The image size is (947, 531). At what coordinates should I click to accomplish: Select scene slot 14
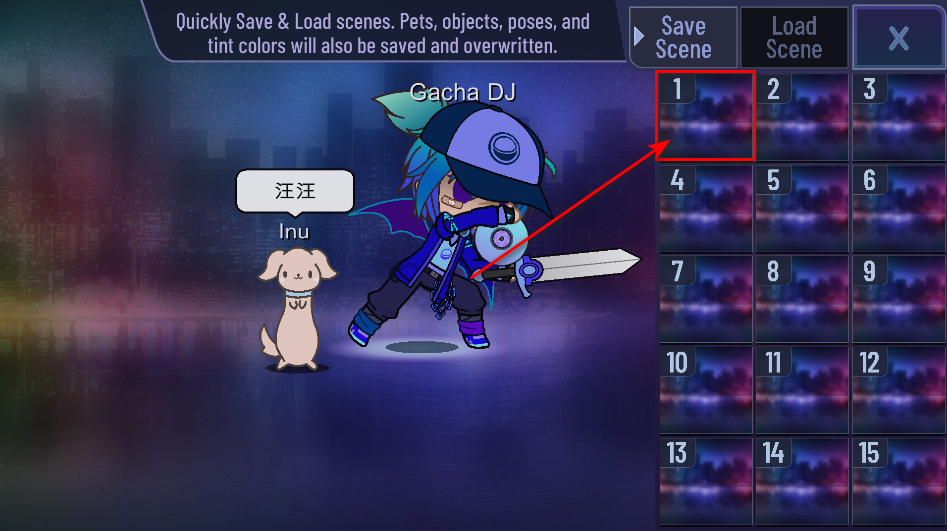click(801, 480)
